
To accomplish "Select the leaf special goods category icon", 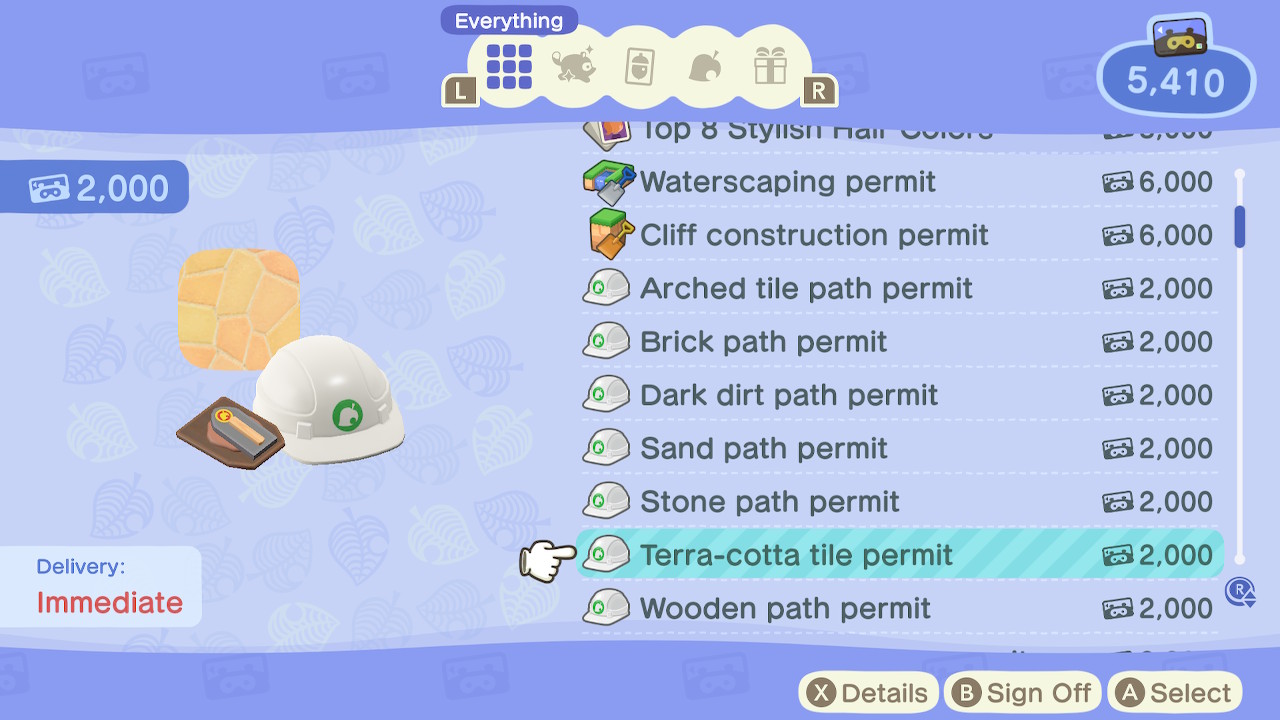I will click(704, 67).
